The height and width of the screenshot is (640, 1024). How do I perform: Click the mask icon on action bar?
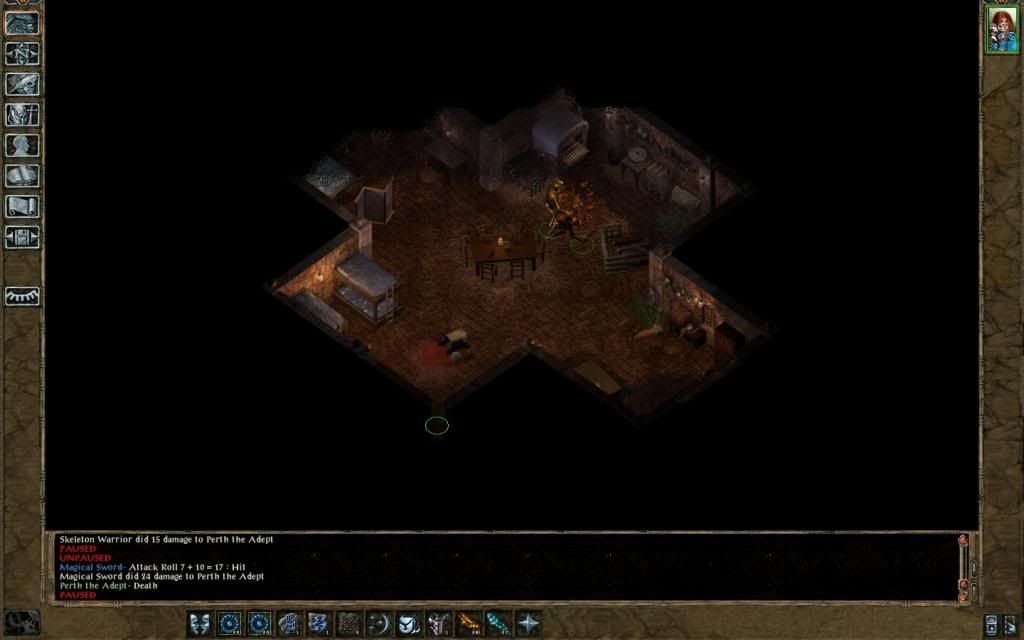click(200, 624)
